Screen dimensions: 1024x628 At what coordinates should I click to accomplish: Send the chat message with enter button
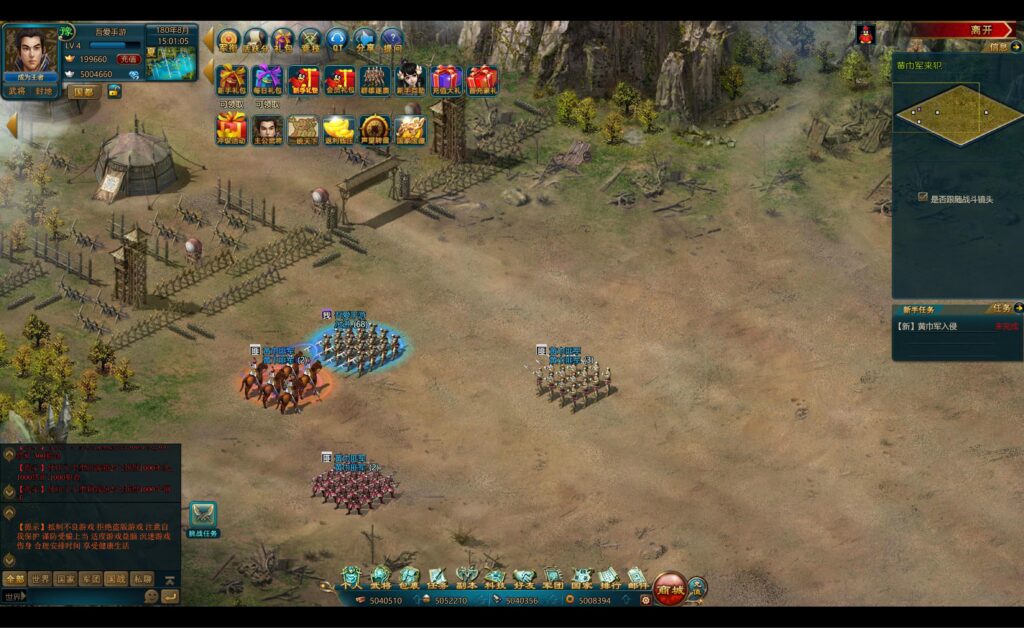pyautogui.click(x=170, y=596)
